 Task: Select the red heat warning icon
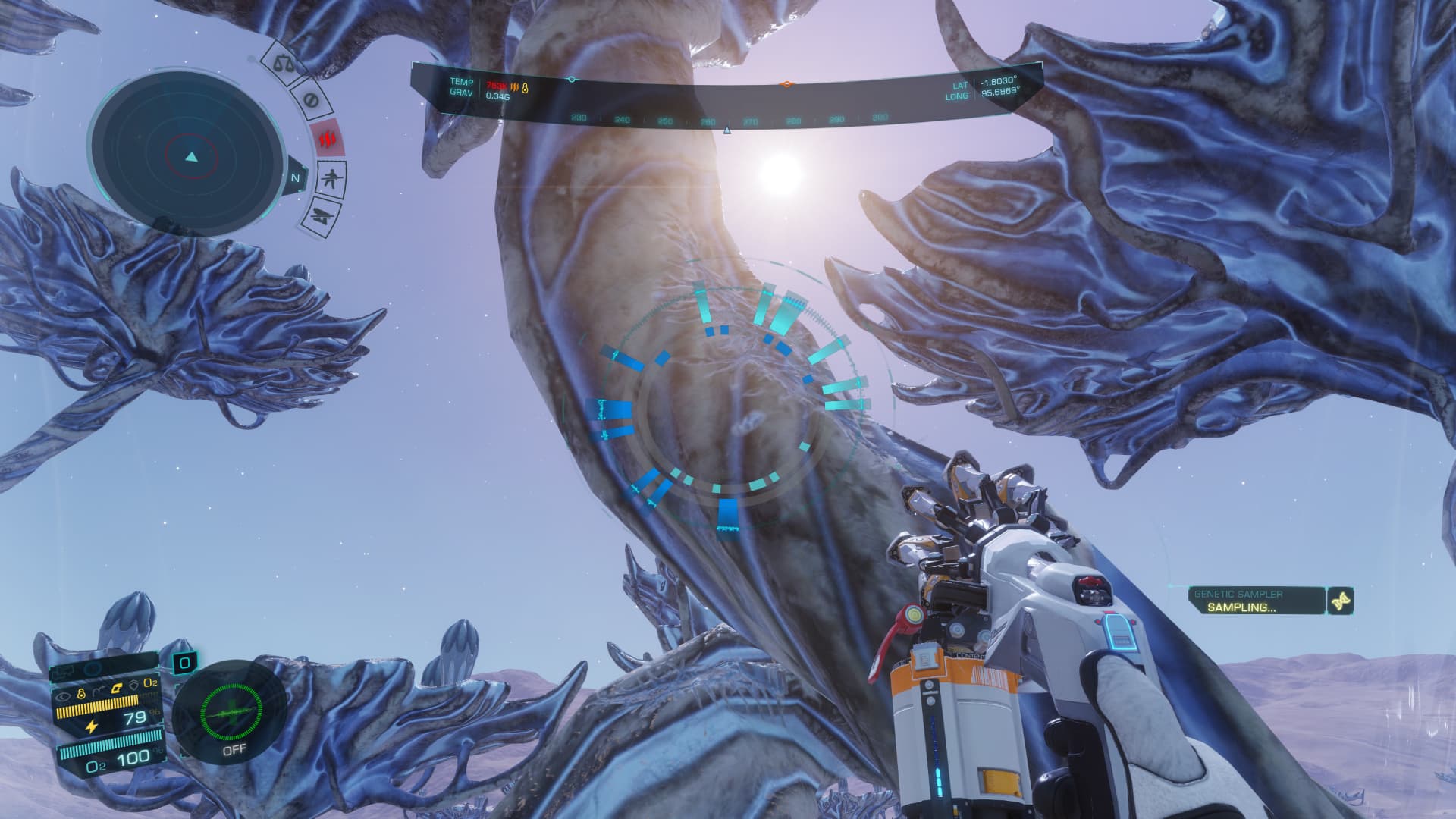pyautogui.click(x=328, y=140)
